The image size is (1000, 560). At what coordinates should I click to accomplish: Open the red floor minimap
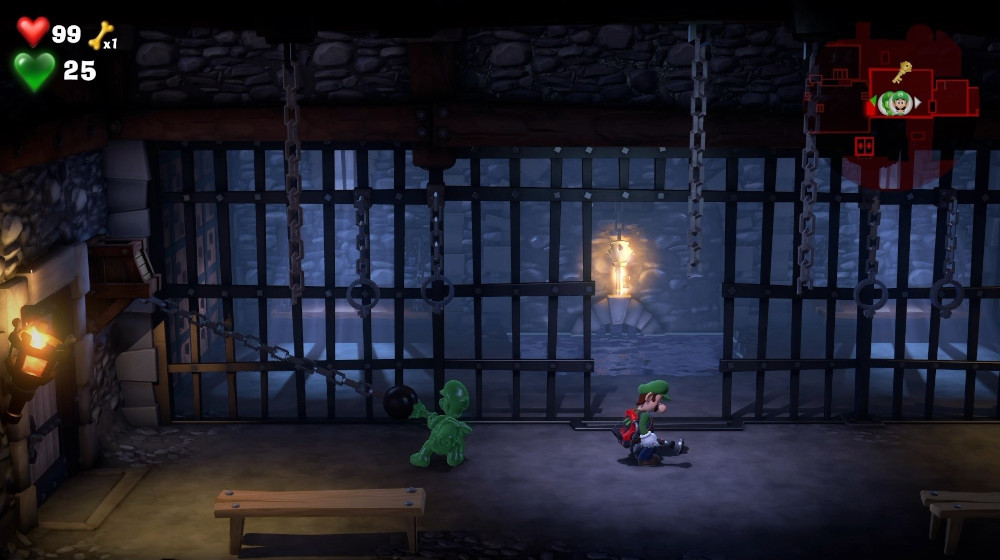tap(890, 110)
